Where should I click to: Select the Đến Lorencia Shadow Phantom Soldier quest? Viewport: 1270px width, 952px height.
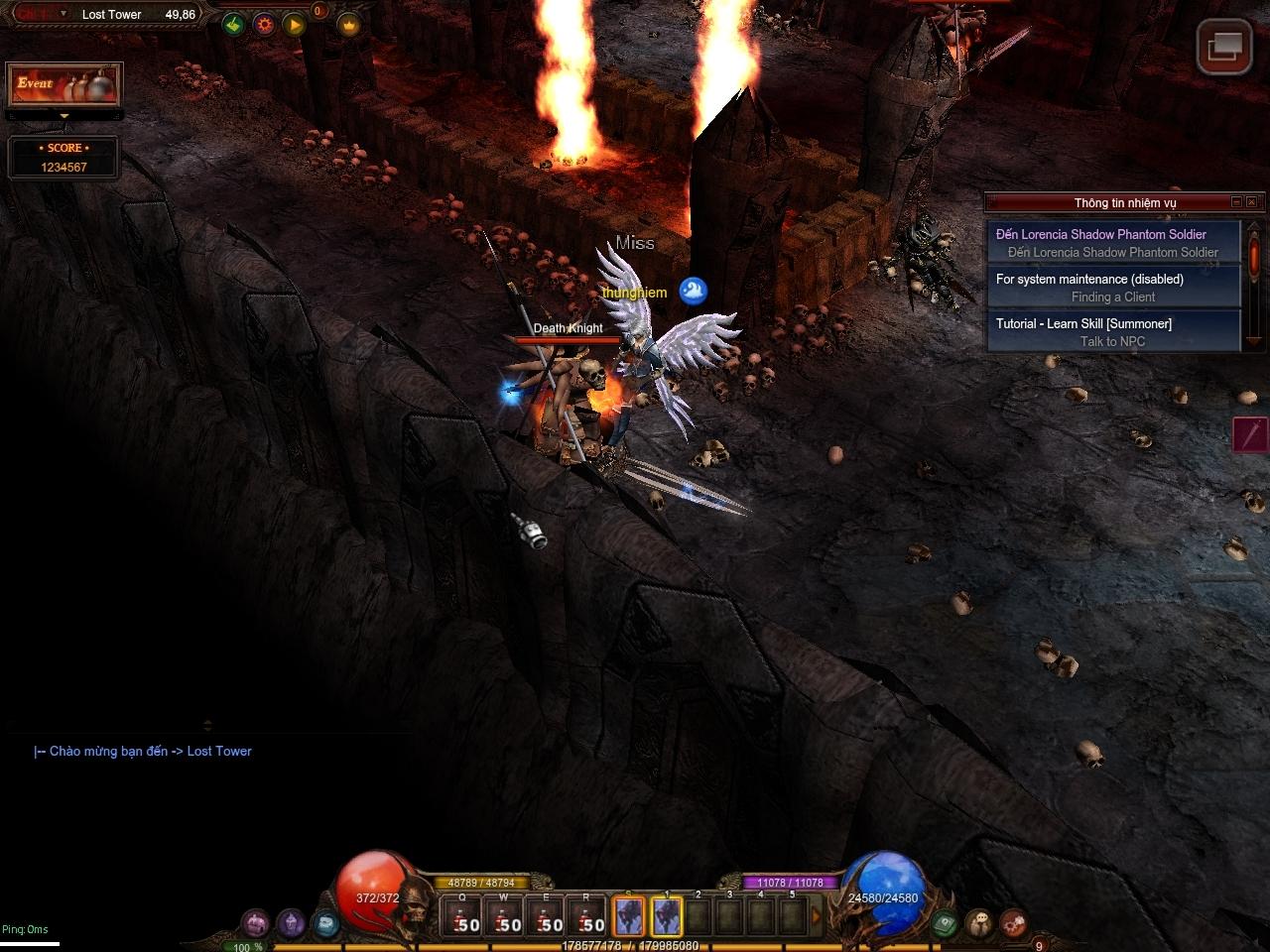click(1112, 243)
